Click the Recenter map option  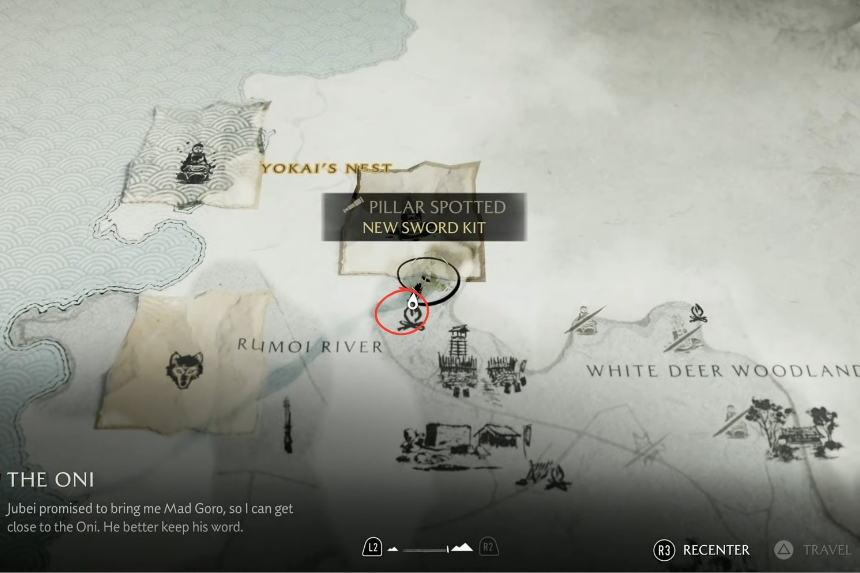pyautogui.click(x=704, y=549)
